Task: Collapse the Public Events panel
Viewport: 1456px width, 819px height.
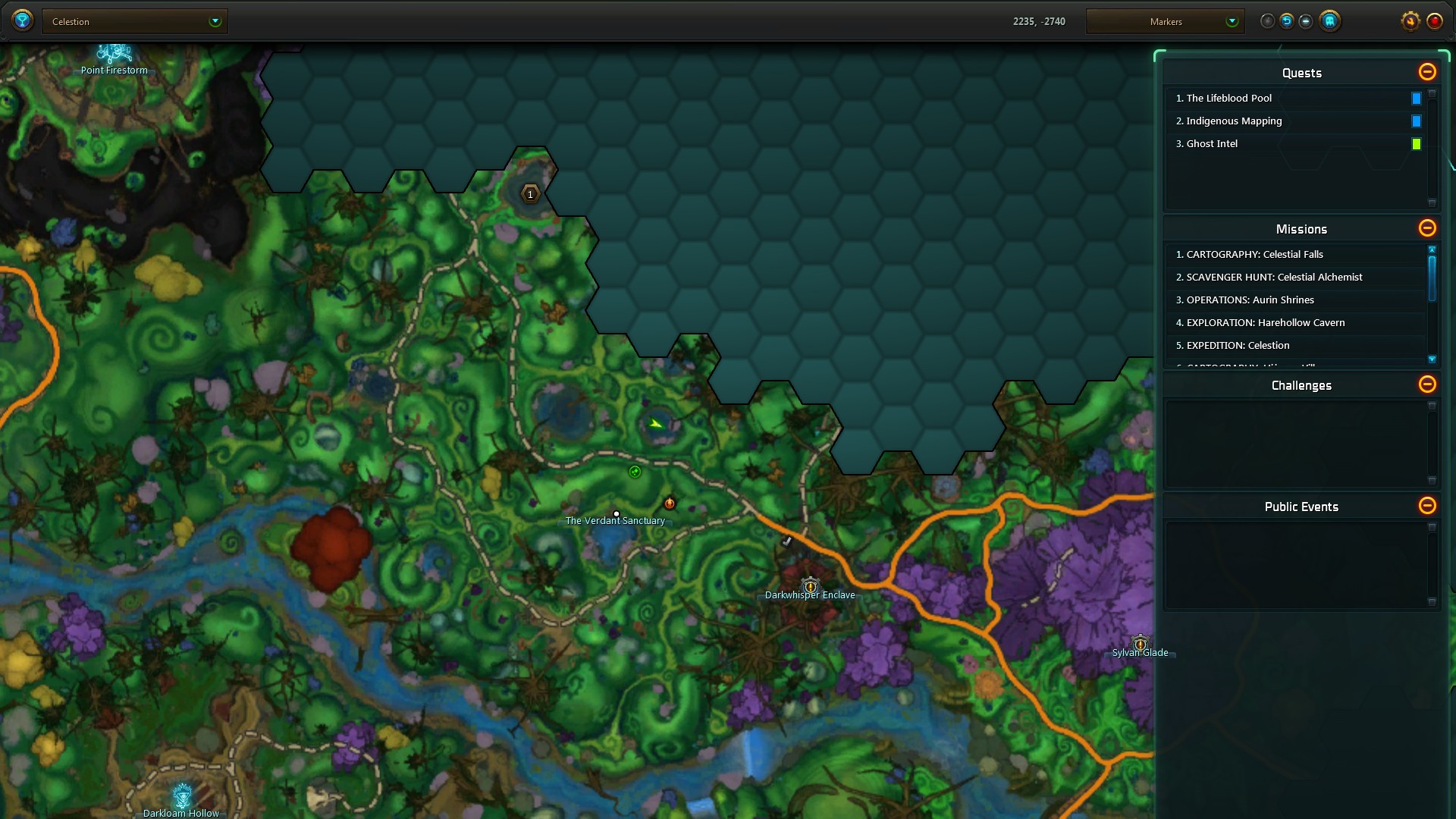Action: pos(1427,506)
